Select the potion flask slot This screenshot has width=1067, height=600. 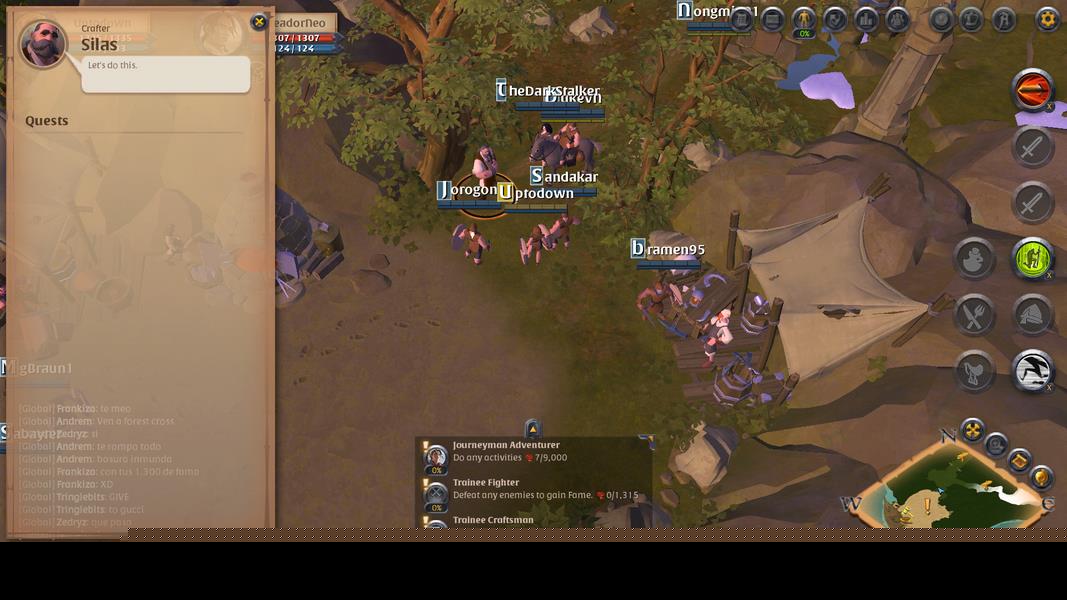tap(974, 259)
